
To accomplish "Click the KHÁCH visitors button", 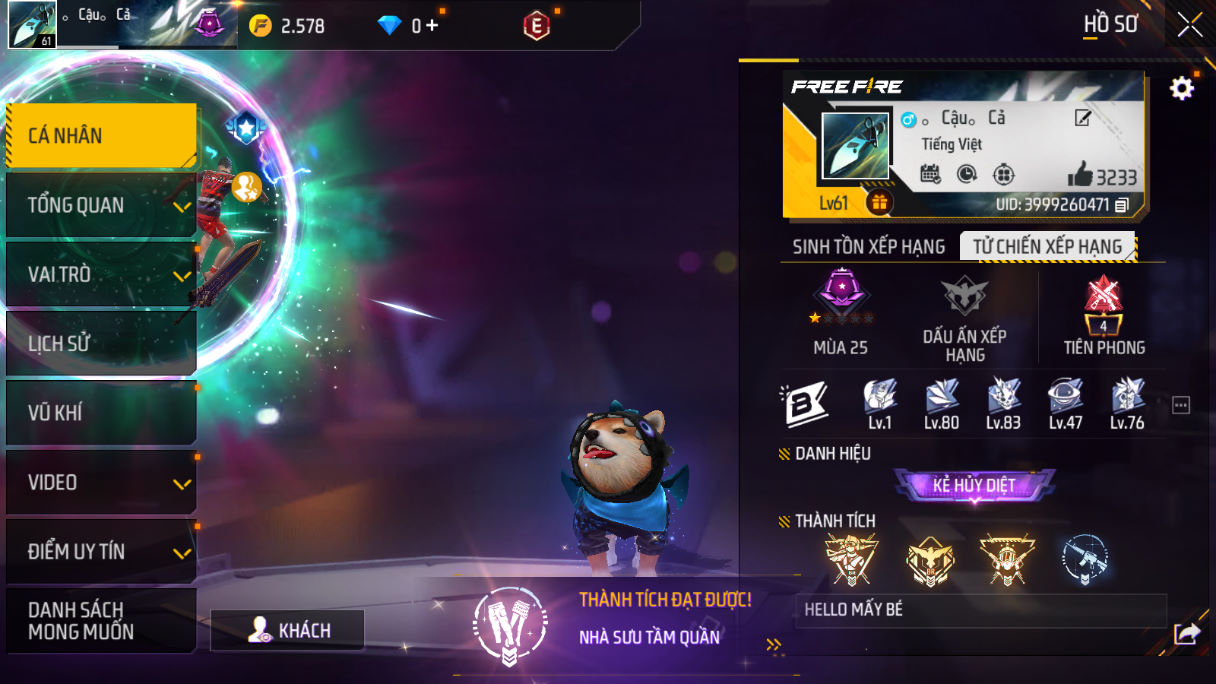I will 288,630.
